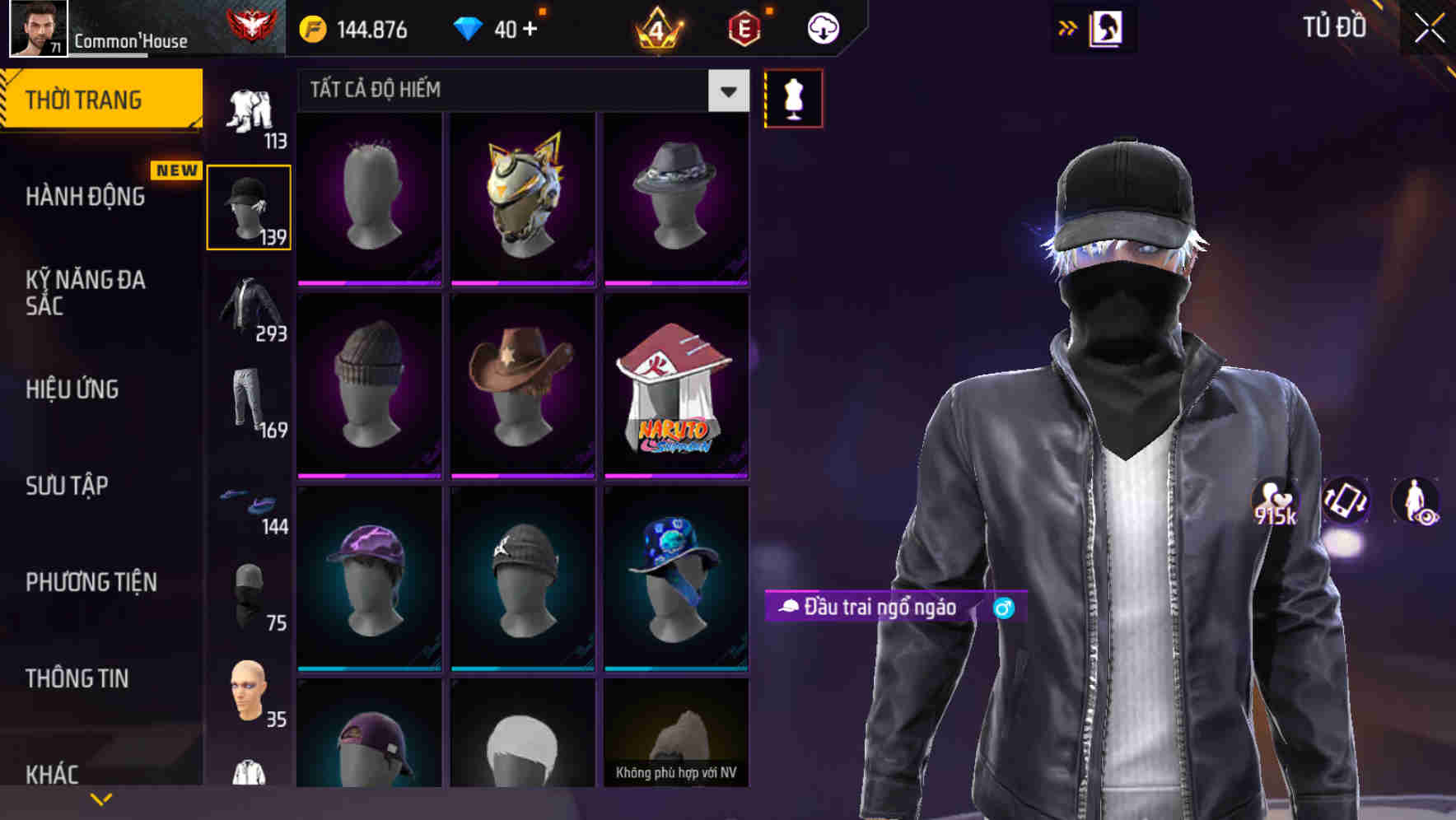Click the 915k likes heart icon
This screenshot has width=1456, height=820.
coord(1274,502)
